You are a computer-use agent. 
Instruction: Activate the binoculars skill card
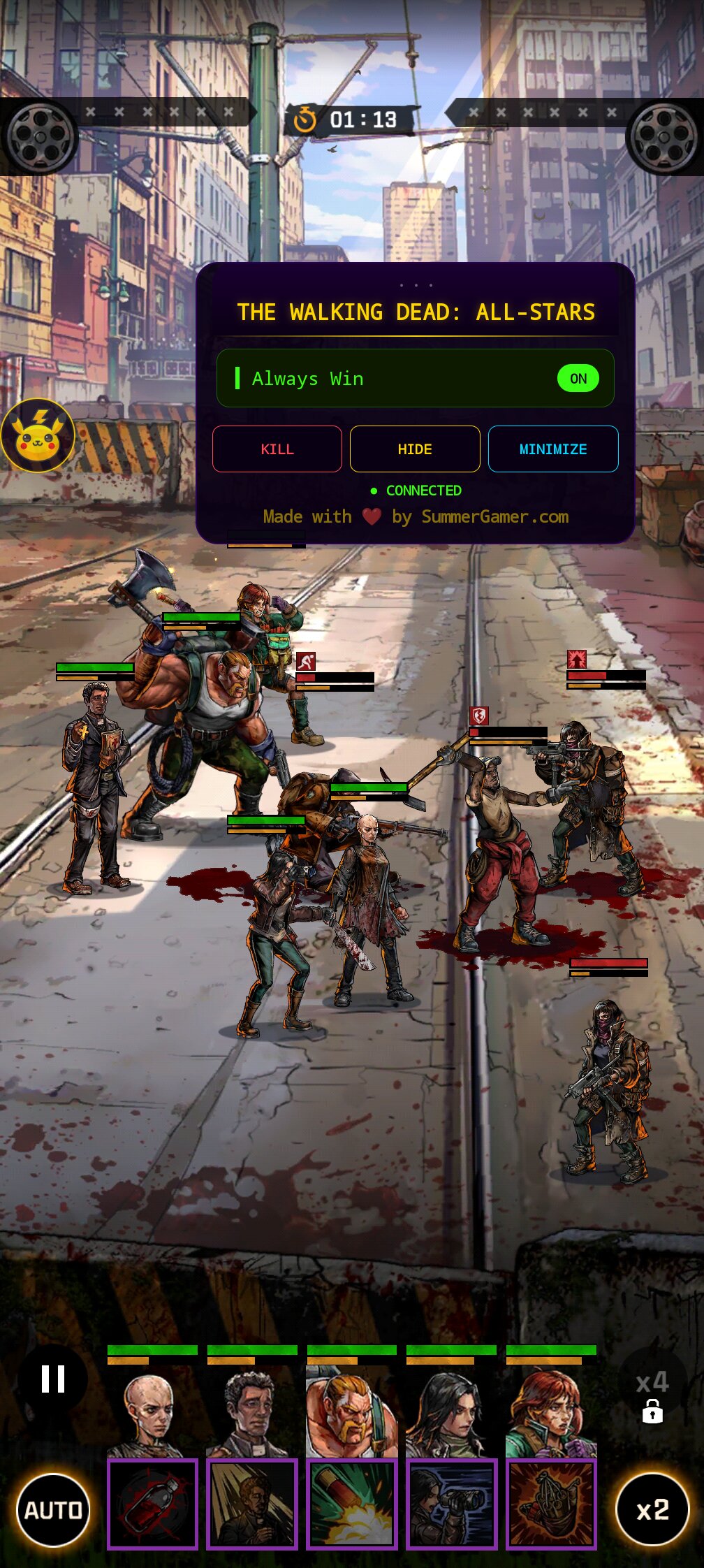pos(452,1504)
